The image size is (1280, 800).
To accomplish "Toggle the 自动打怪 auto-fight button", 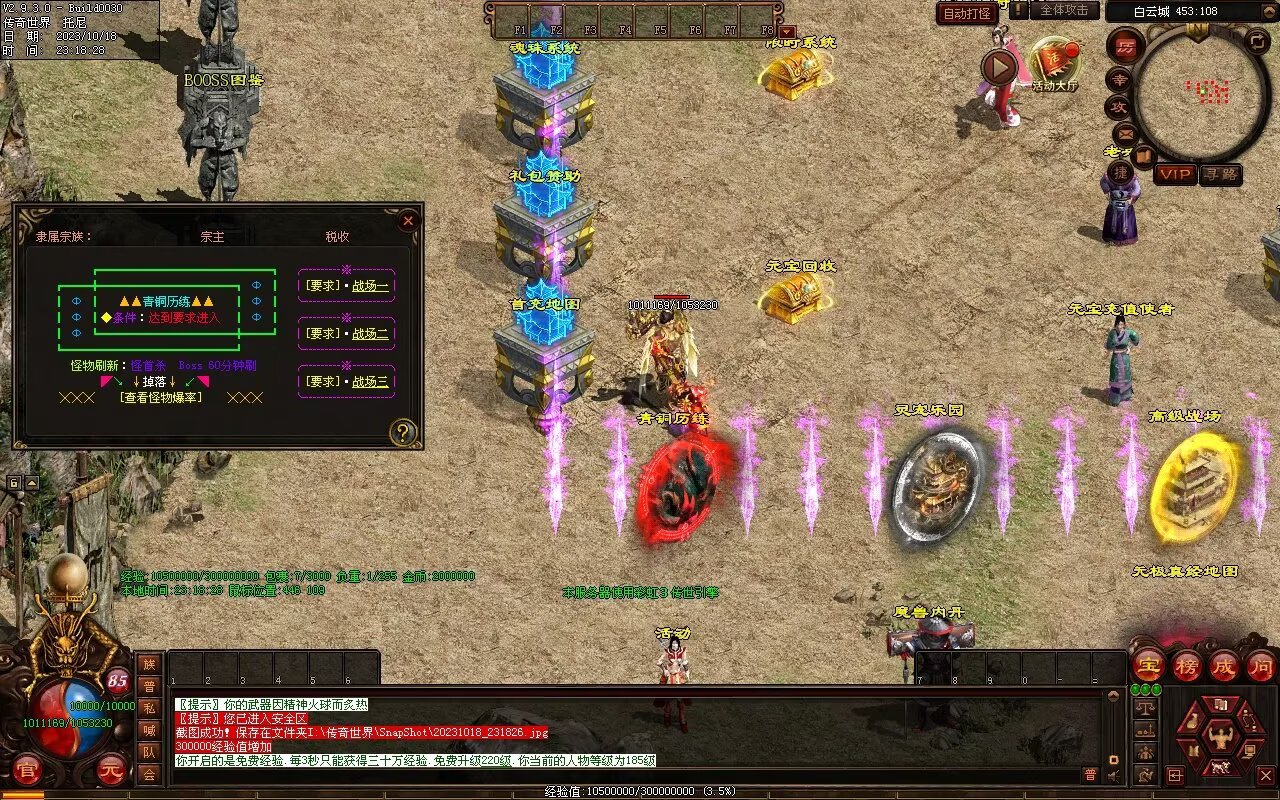I will (967, 13).
